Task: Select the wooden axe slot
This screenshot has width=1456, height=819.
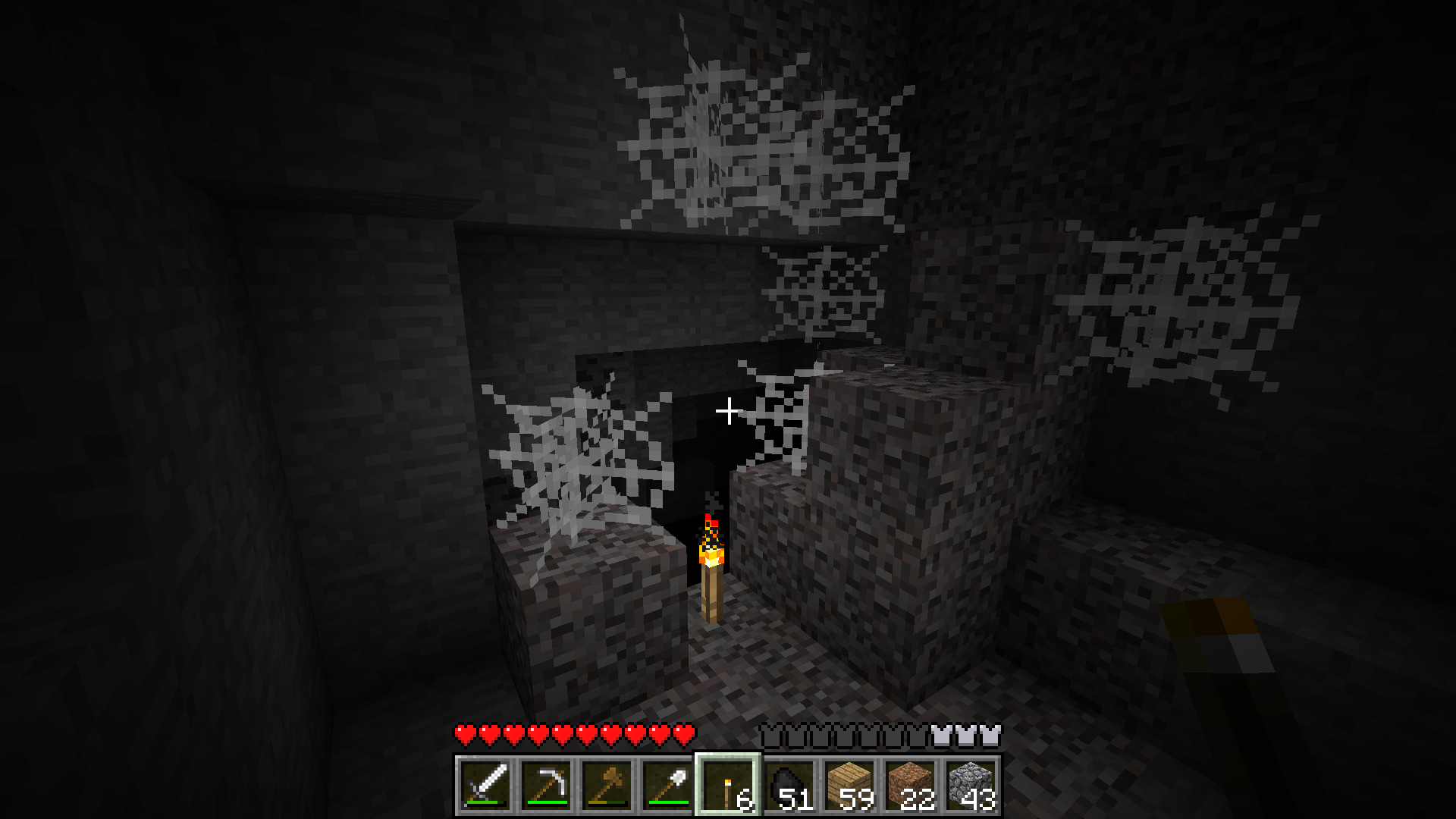Action: point(607,785)
